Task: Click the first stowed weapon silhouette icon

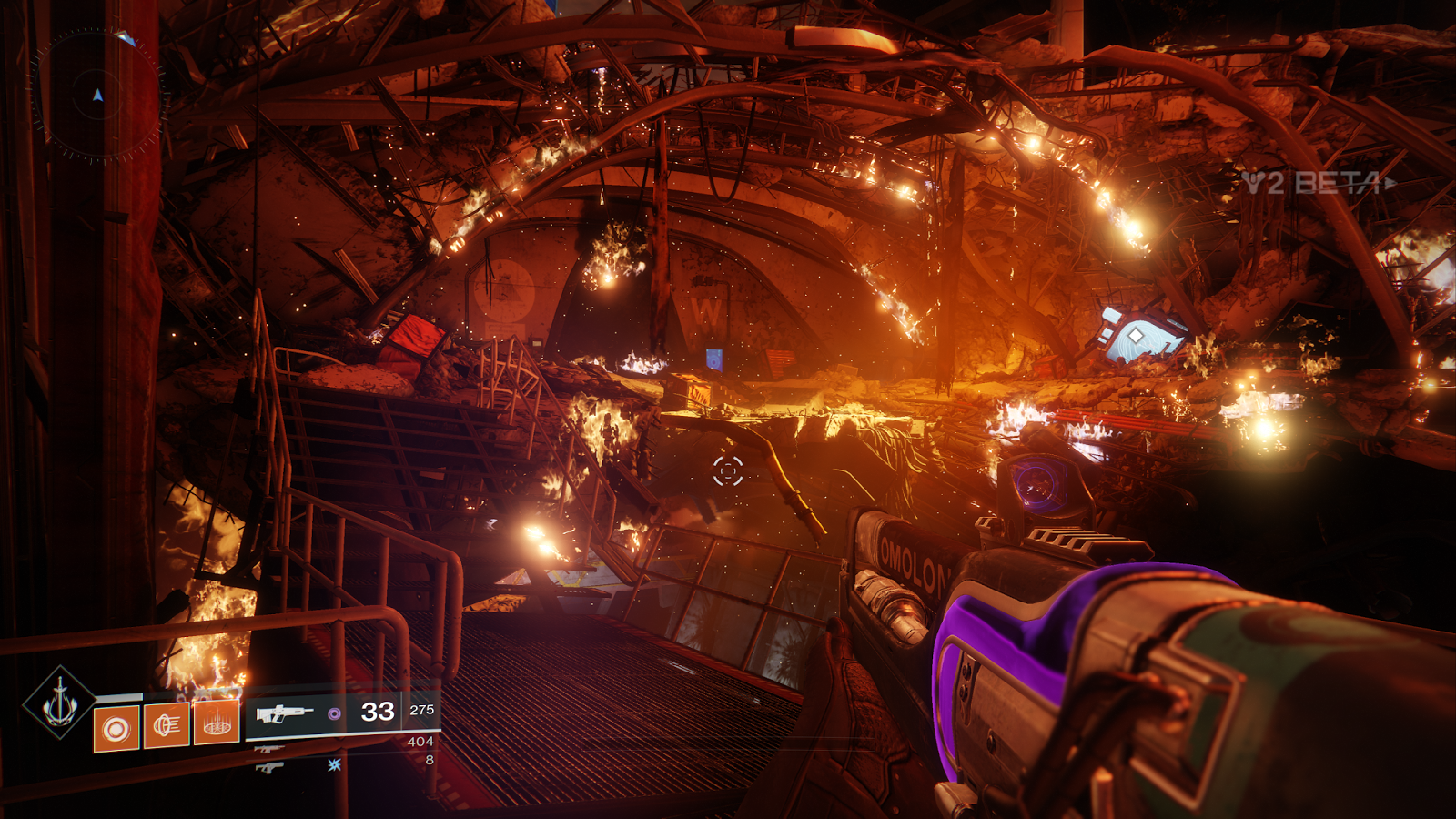Action: pyautogui.click(x=270, y=750)
